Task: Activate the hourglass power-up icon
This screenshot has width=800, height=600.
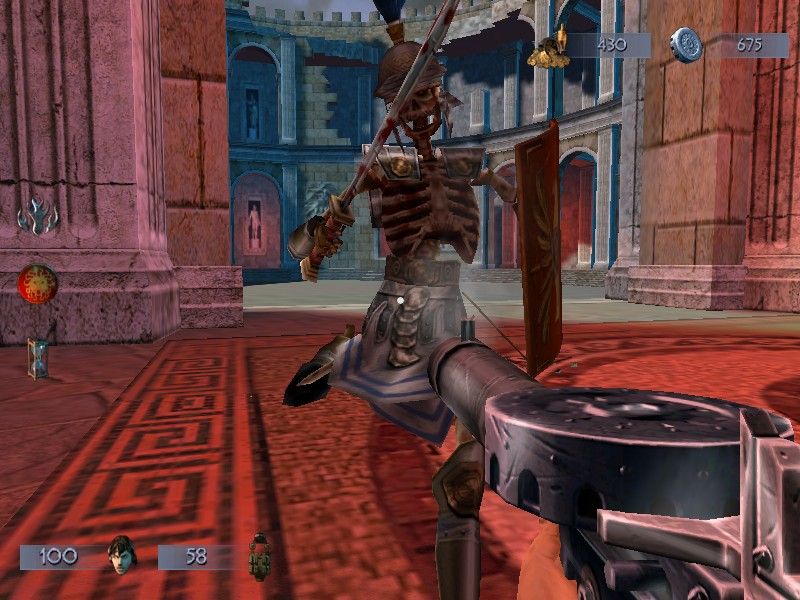Action: click(x=38, y=357)
